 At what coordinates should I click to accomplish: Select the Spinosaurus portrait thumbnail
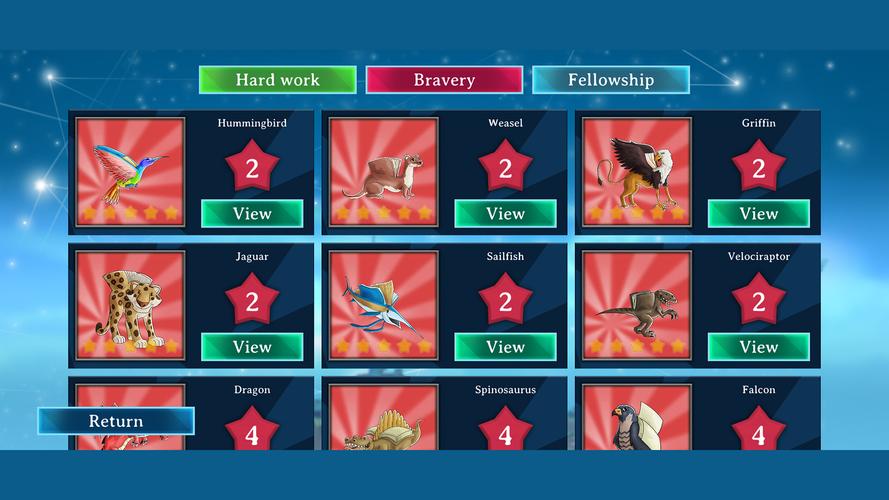384,419
